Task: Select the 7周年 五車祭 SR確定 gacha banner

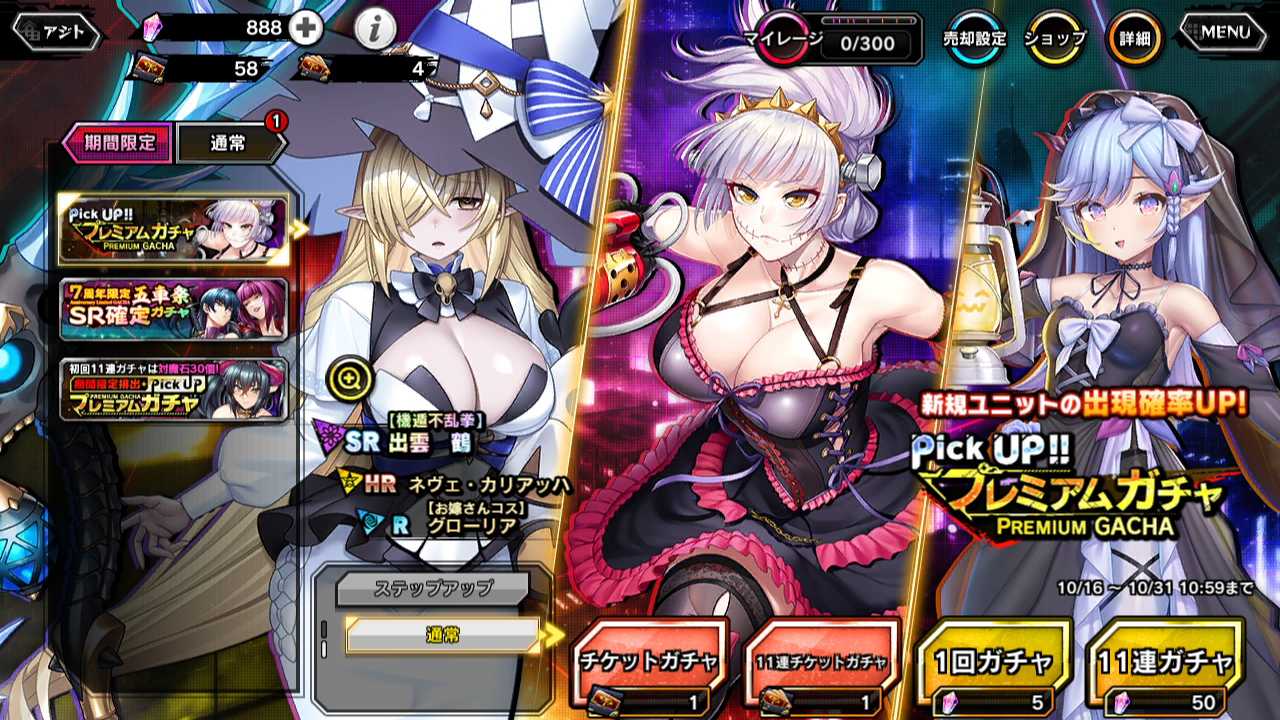Action: point(173,310)
